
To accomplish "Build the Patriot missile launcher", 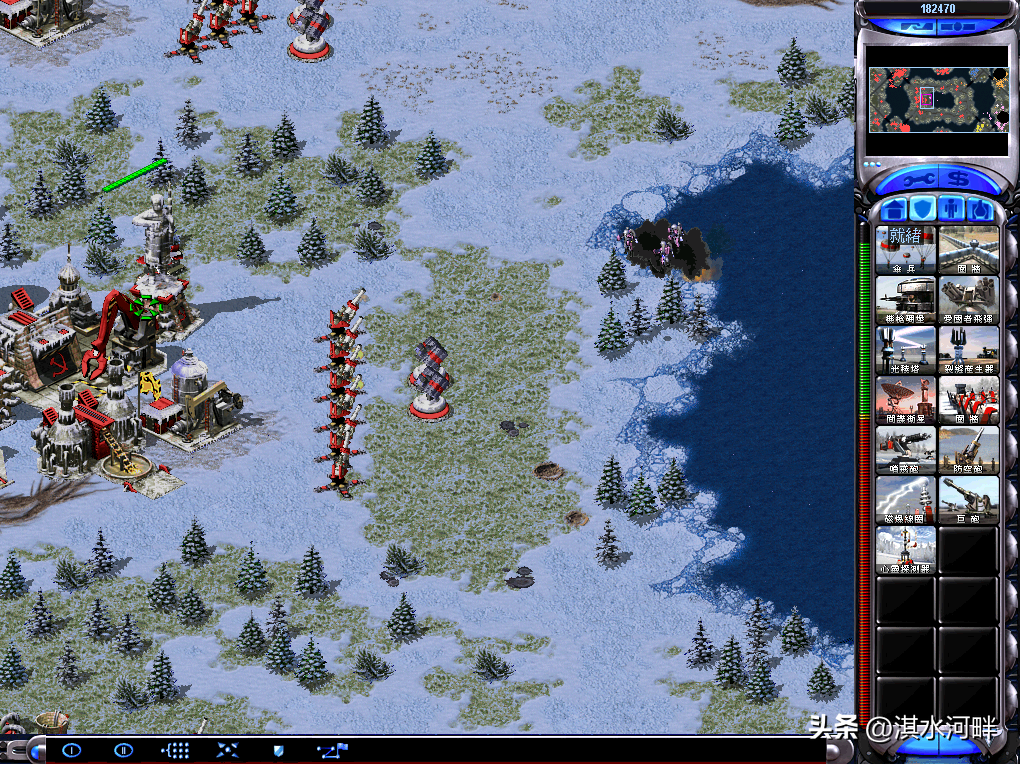I will point(968,300).
